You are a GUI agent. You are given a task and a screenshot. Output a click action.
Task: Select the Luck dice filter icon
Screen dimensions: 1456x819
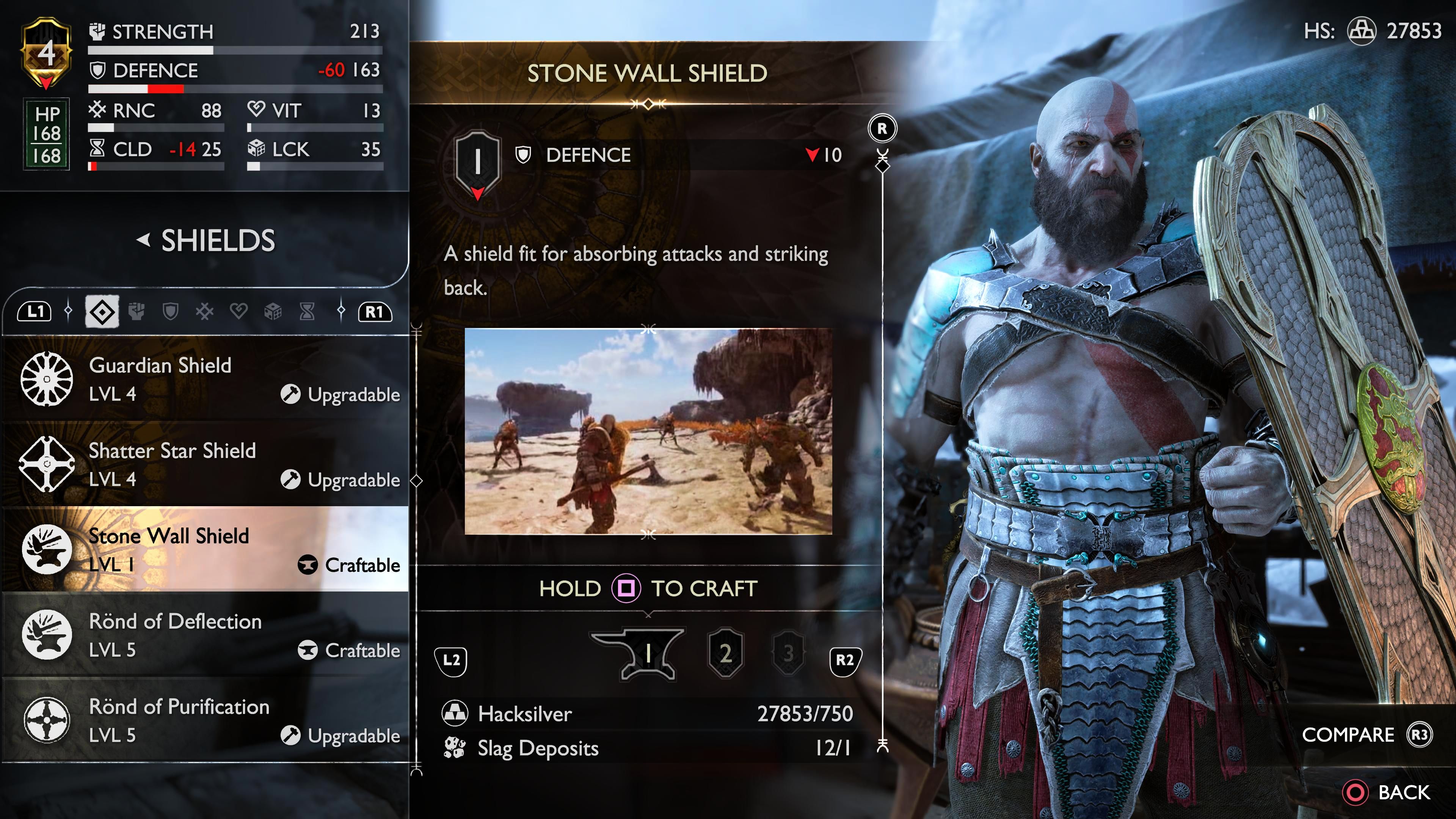273,311
